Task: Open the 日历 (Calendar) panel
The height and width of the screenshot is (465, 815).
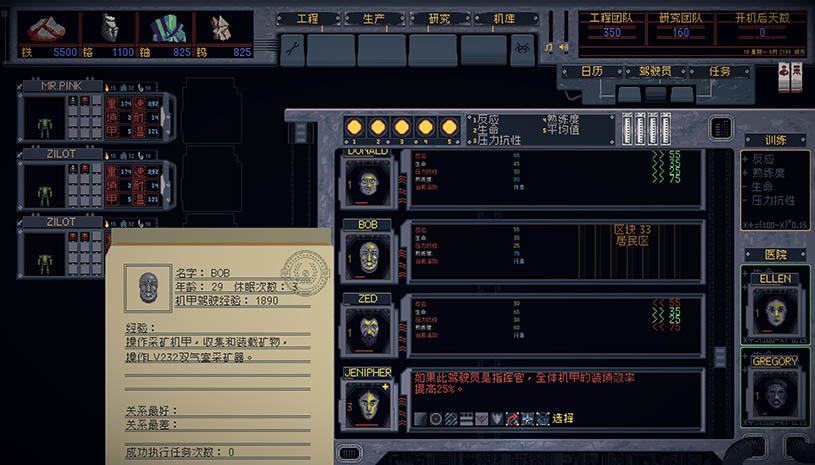Action: pyautogui.click(x=591, y=72)
